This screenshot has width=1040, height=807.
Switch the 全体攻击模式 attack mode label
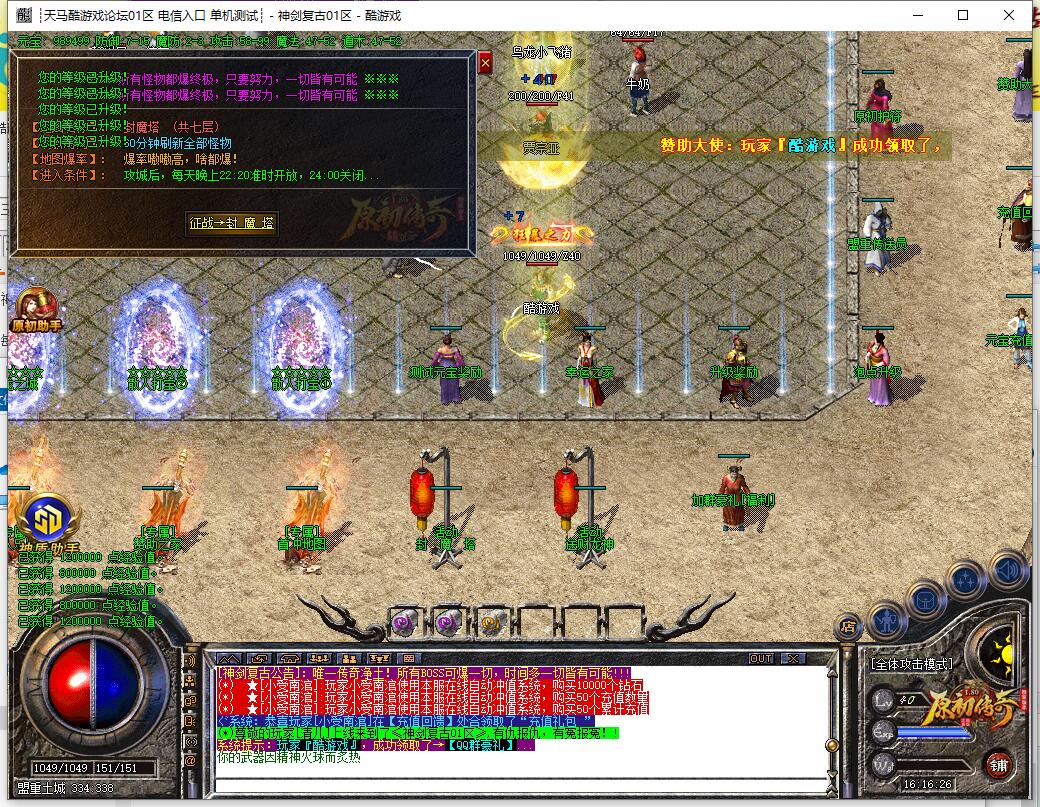click(x=911, y=663)
